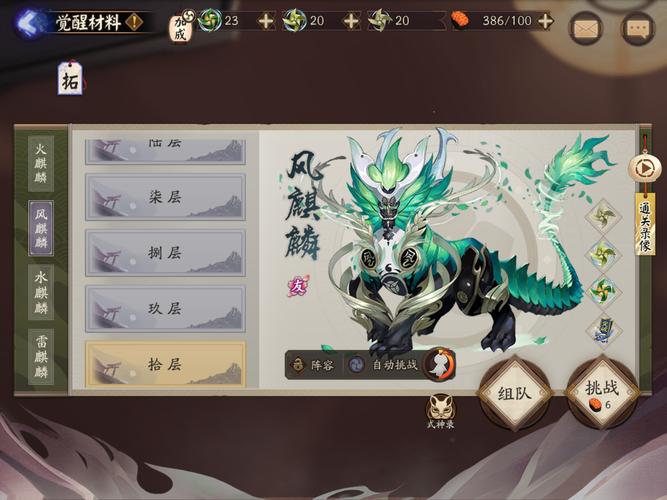Add stamina with the plus beside 386/100
The width and height of the screenshot is (667, 500).
545,20
